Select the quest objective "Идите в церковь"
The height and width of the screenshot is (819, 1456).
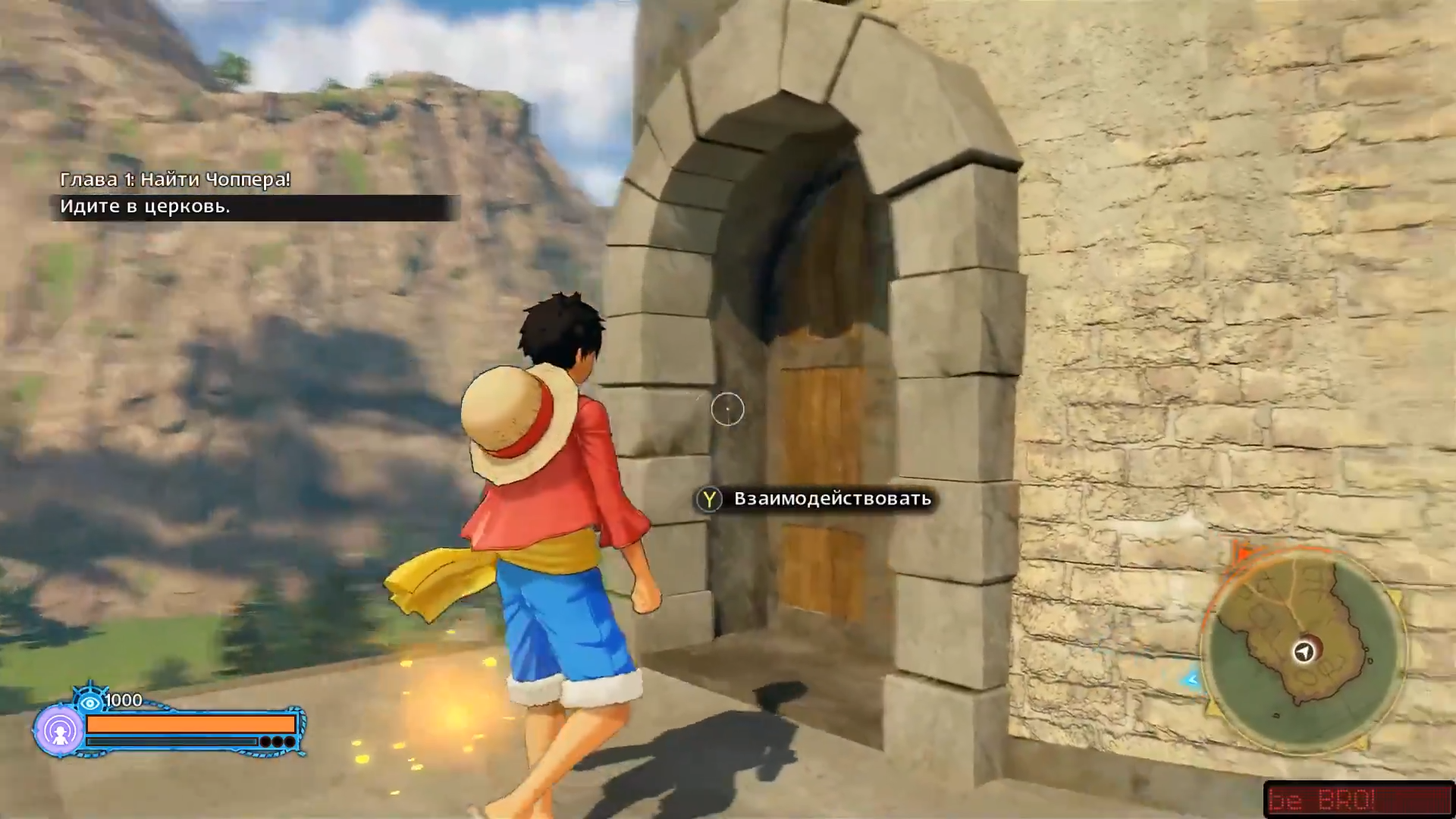tap(145, 207)
